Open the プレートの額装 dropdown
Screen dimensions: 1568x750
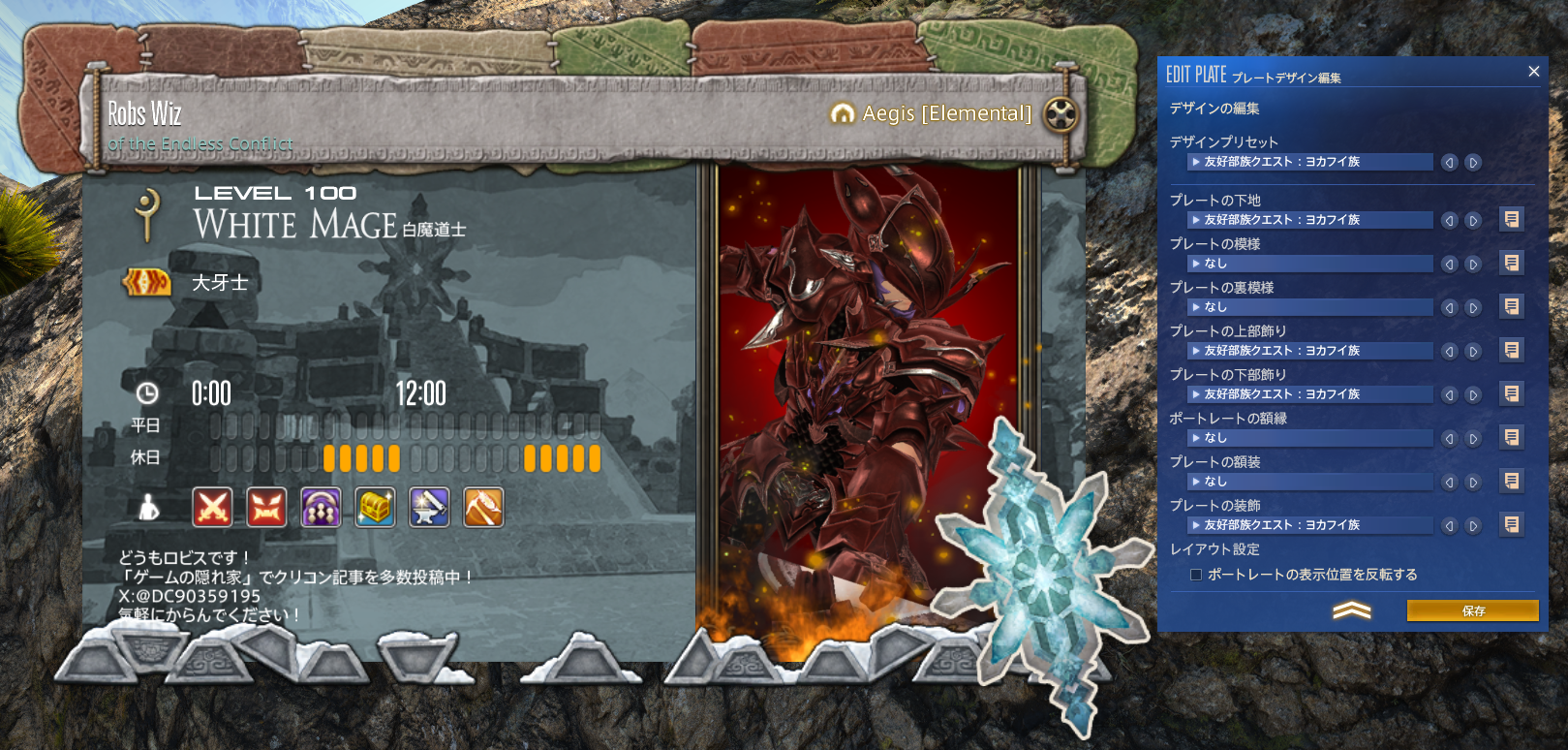[1309, 482]
